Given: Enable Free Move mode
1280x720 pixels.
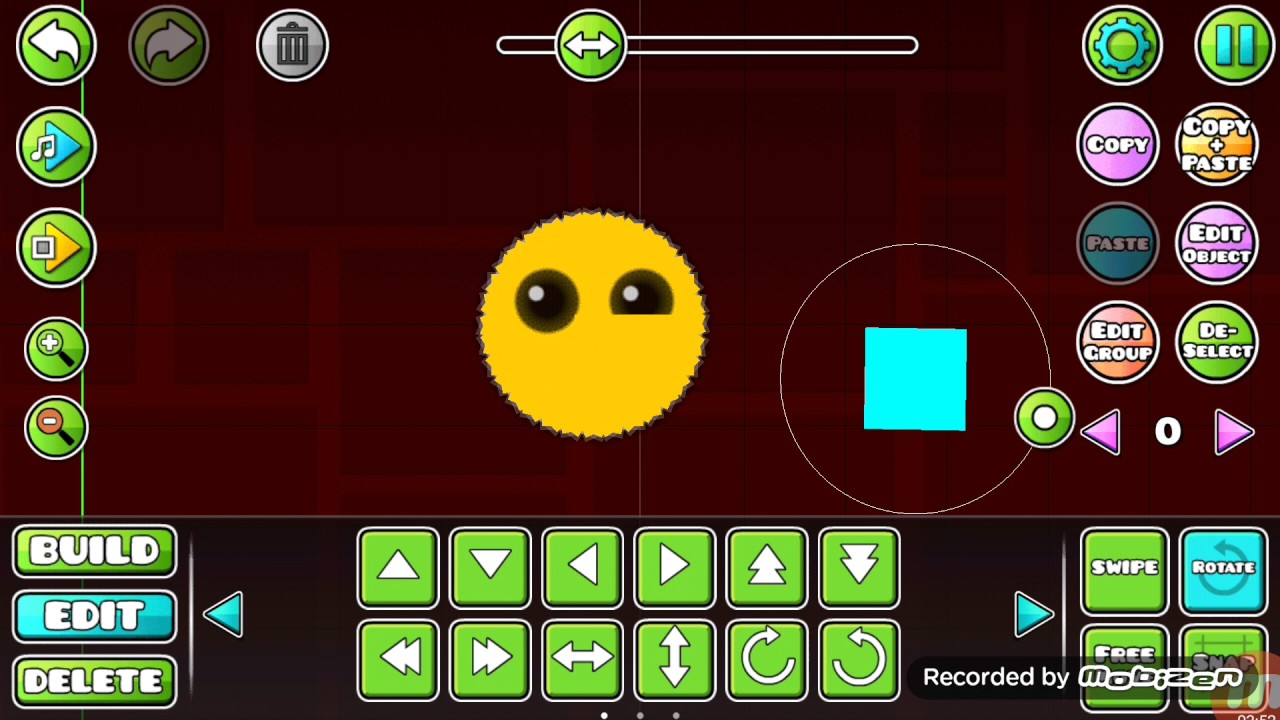Looking at the screenshot, I should click(x=1123, y=660).
